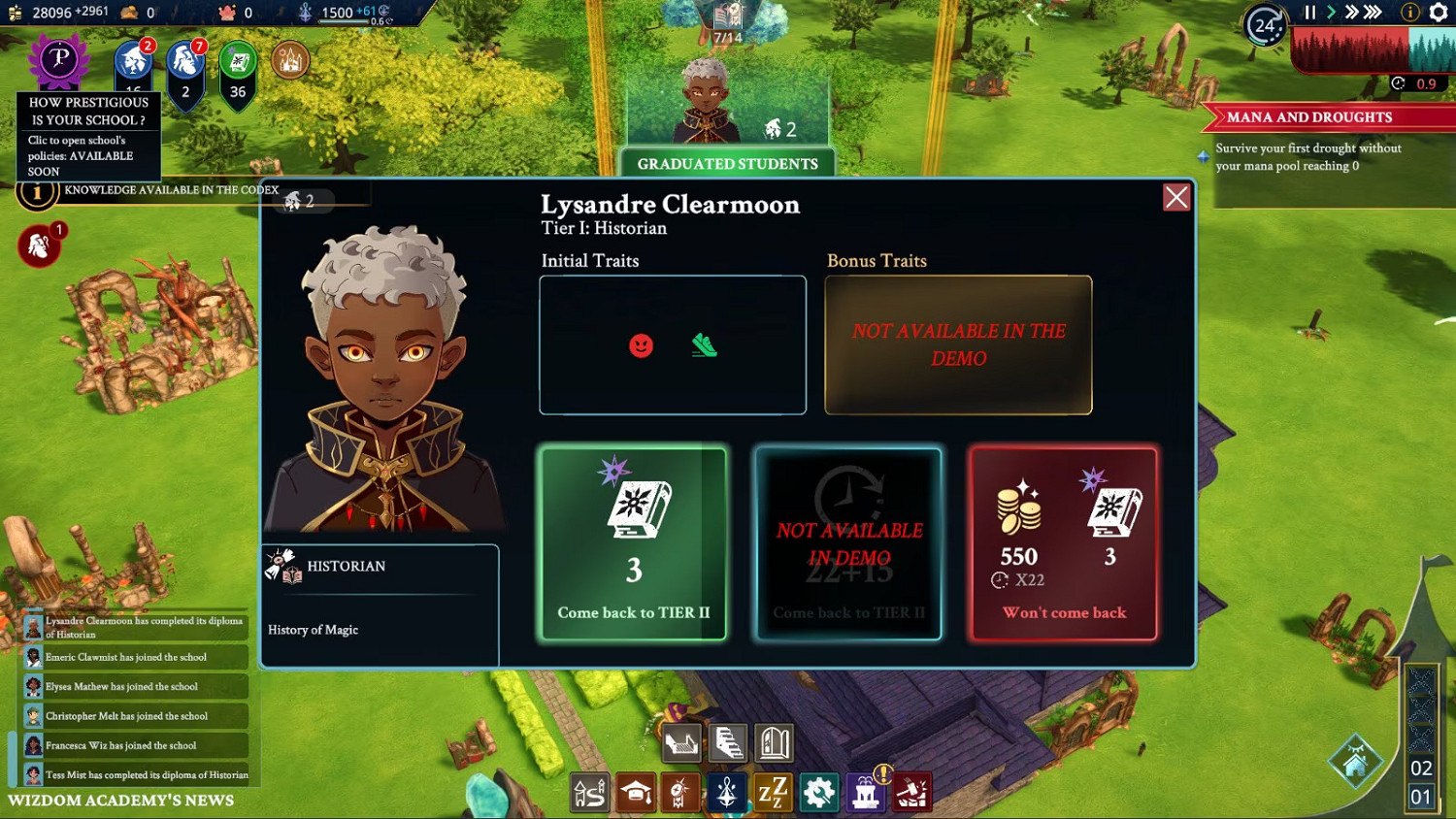The height and width of the screenshot is (819, 1456).
Task: Click the Codex knowledge info icon
Action: [36, 190]
